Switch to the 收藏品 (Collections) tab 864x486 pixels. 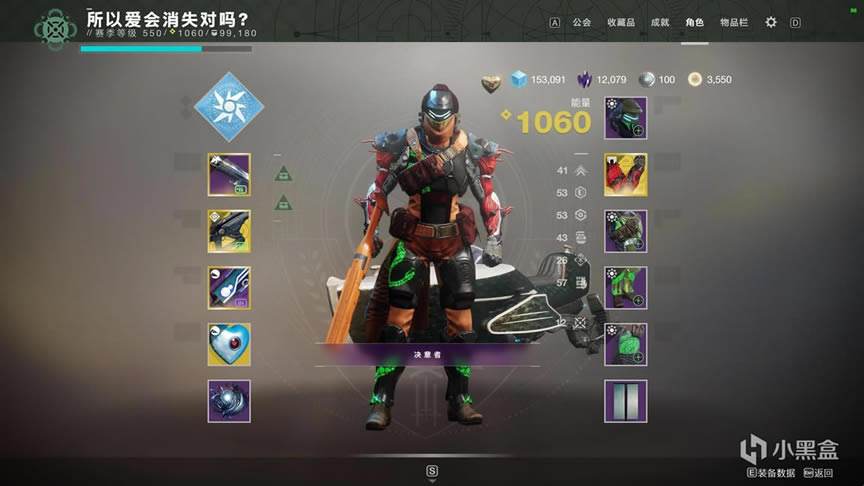620,22
